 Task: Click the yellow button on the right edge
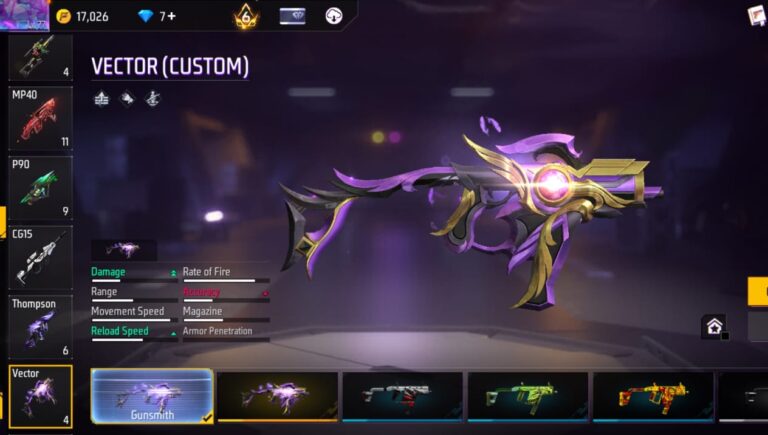(x=758, y=291)
